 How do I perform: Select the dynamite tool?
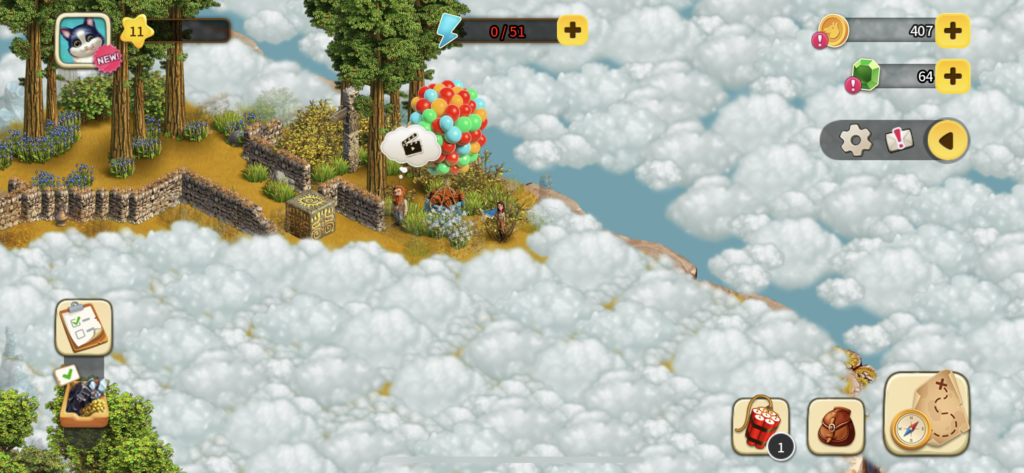760,426
